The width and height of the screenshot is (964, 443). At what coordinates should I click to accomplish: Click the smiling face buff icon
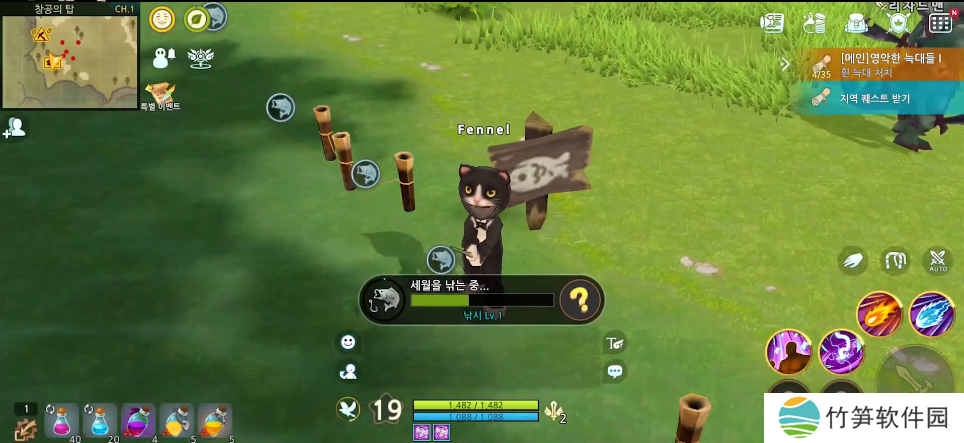(x=161, y=18)
